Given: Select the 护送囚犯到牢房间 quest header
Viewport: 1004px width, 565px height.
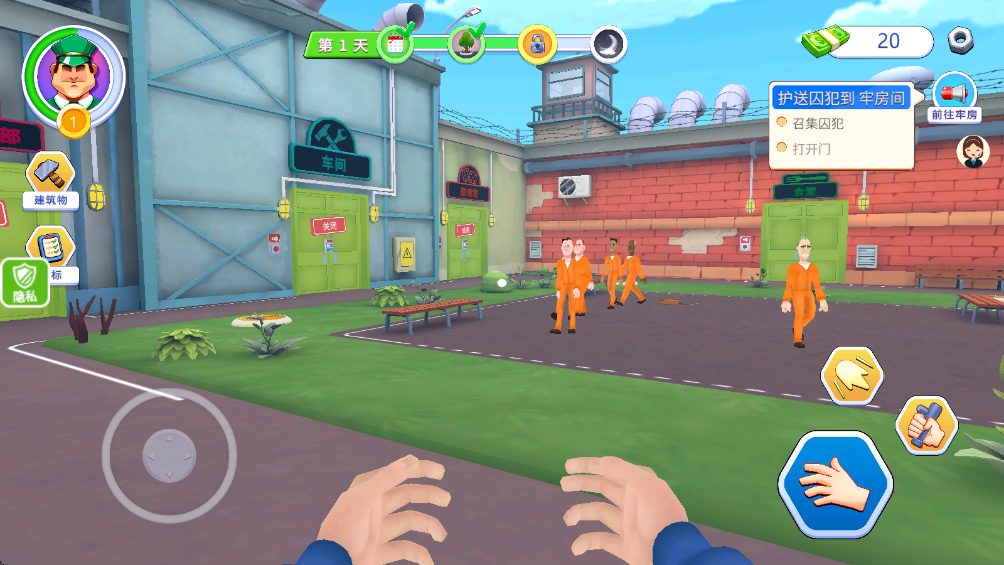Looking at the screenshot, I should 842,98.
